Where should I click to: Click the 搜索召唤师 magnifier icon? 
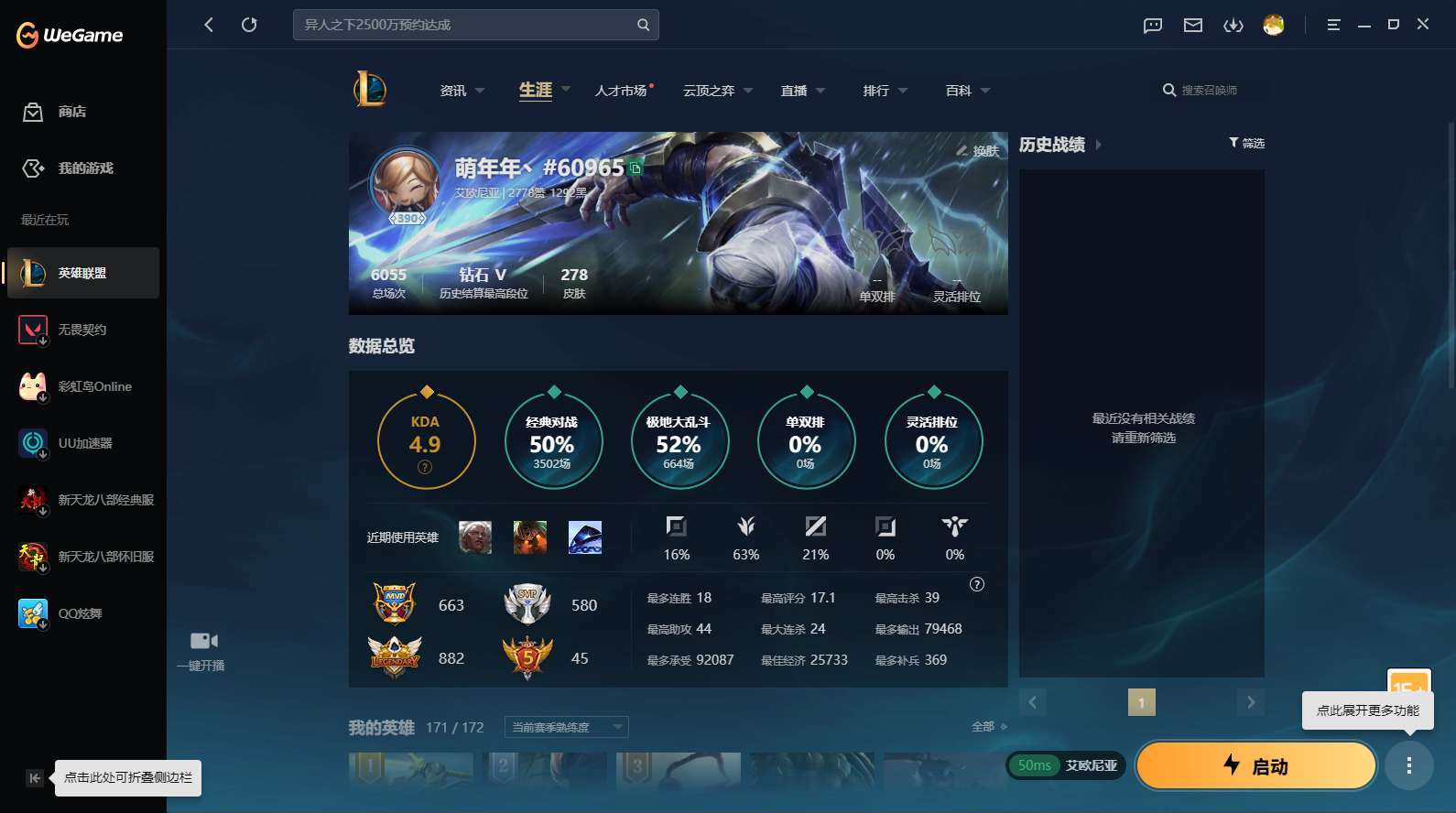pyautogui.click(x=1169, y=90)
